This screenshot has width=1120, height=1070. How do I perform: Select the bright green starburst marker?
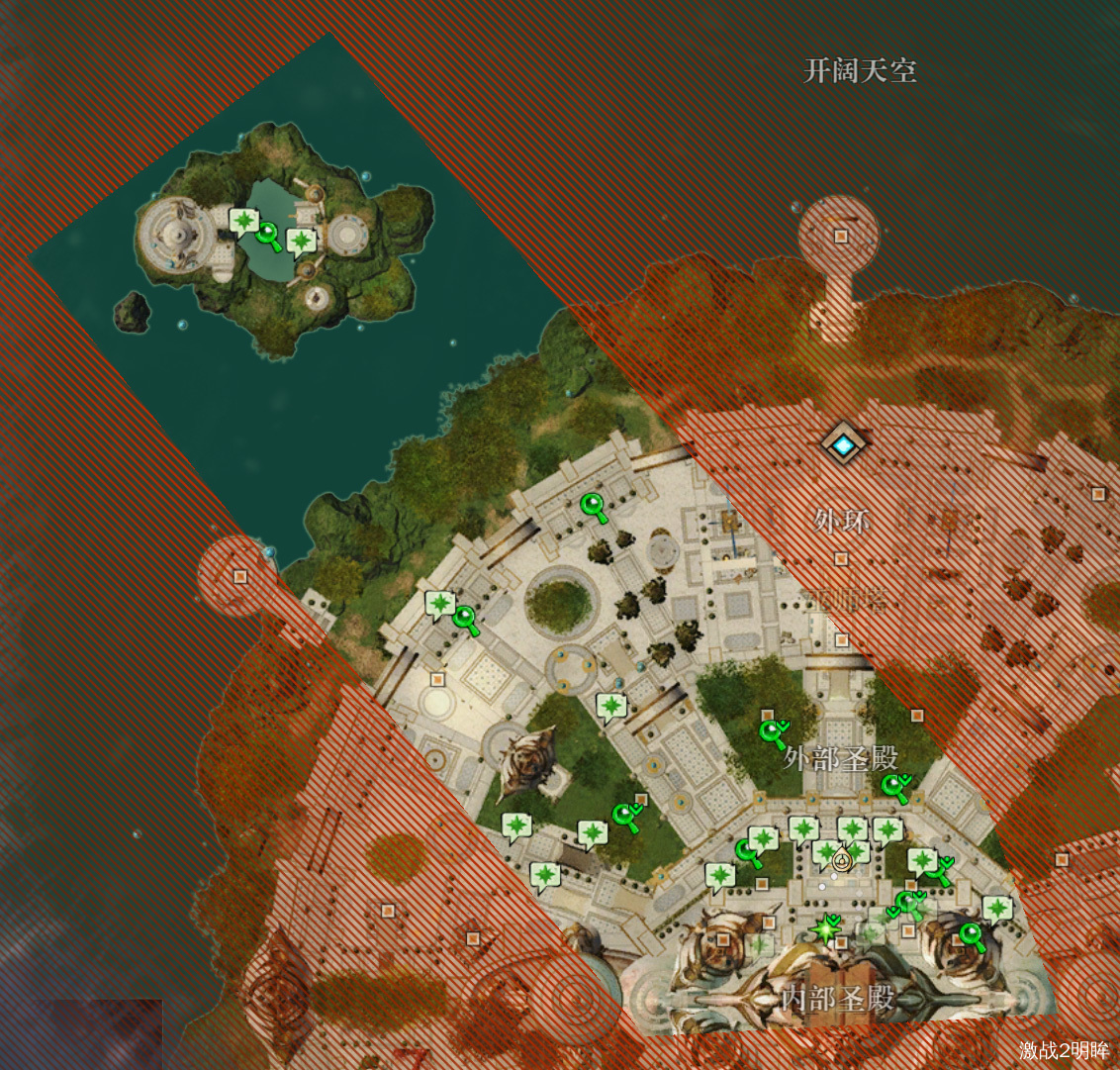825,929
